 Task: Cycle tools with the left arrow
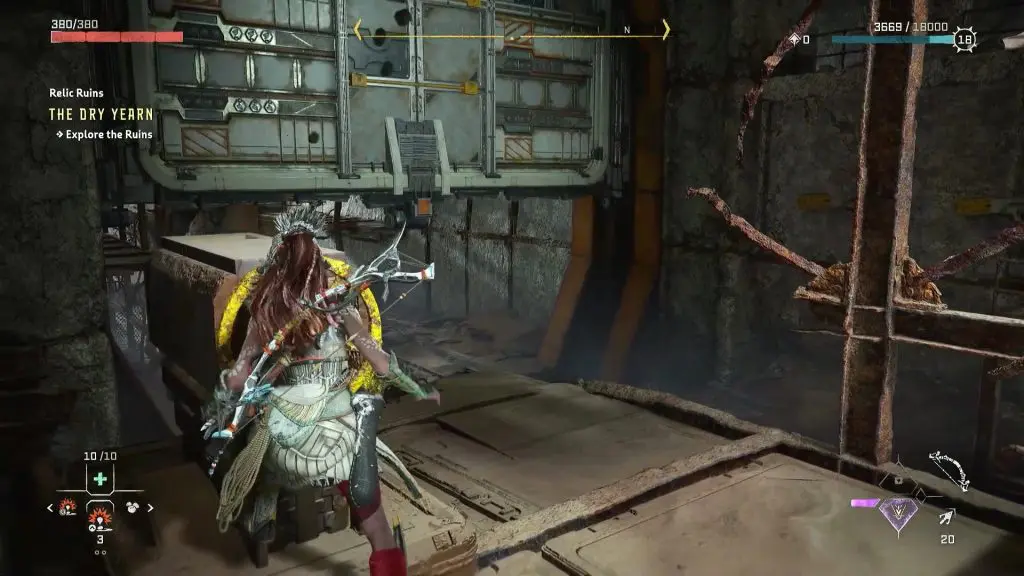51,508
